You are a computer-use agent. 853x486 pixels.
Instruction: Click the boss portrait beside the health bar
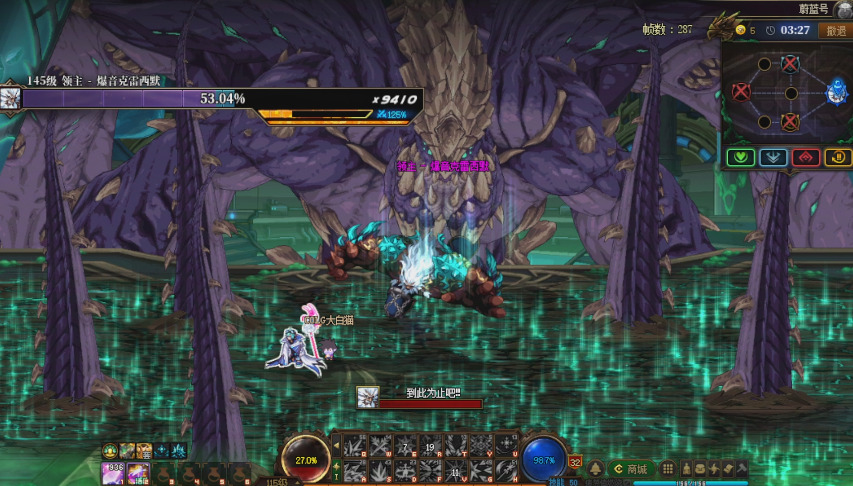(11, 98)
